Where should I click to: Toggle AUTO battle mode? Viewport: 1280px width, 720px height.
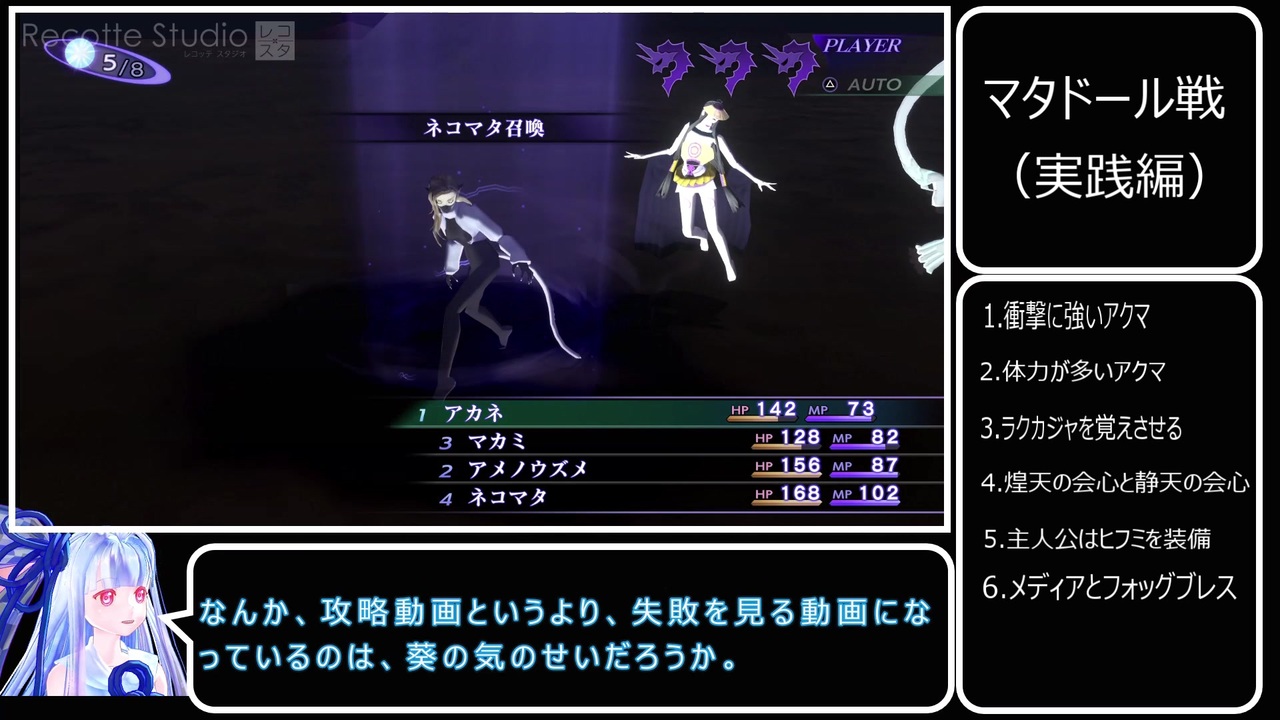coord(872,85)
